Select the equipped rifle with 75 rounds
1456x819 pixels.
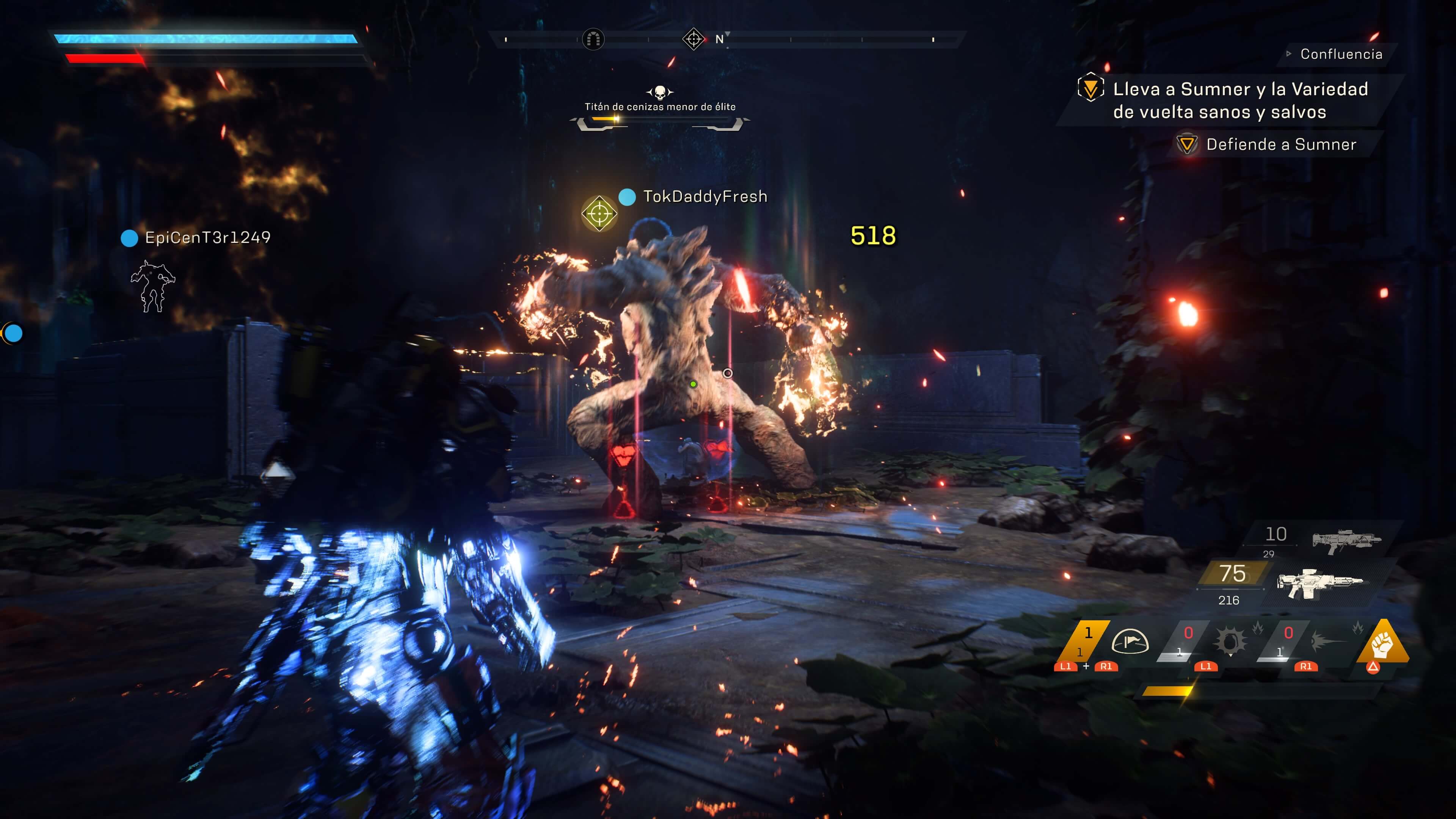tap(1319, 582)
